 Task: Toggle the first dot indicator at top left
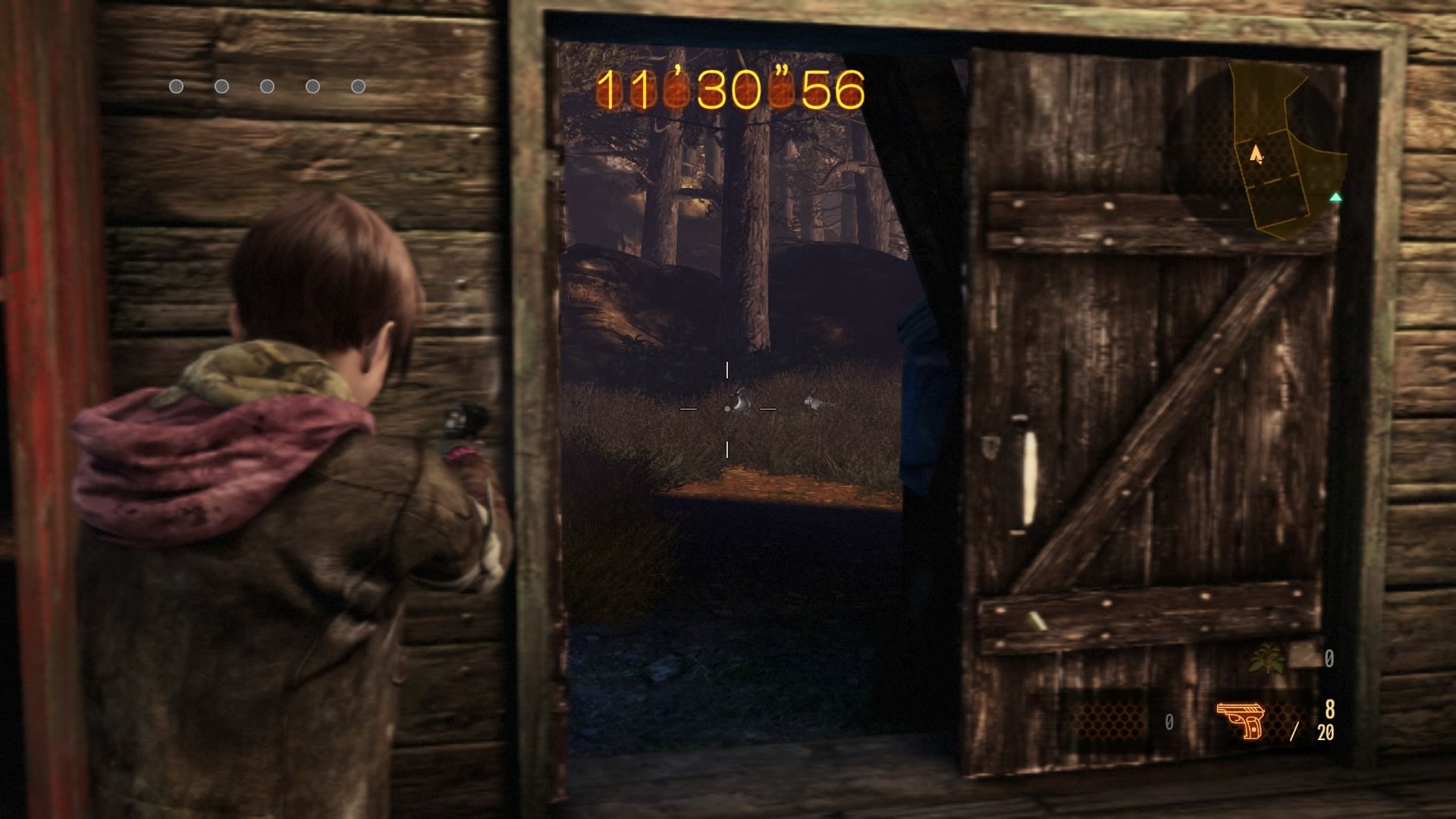pos(177,86)
